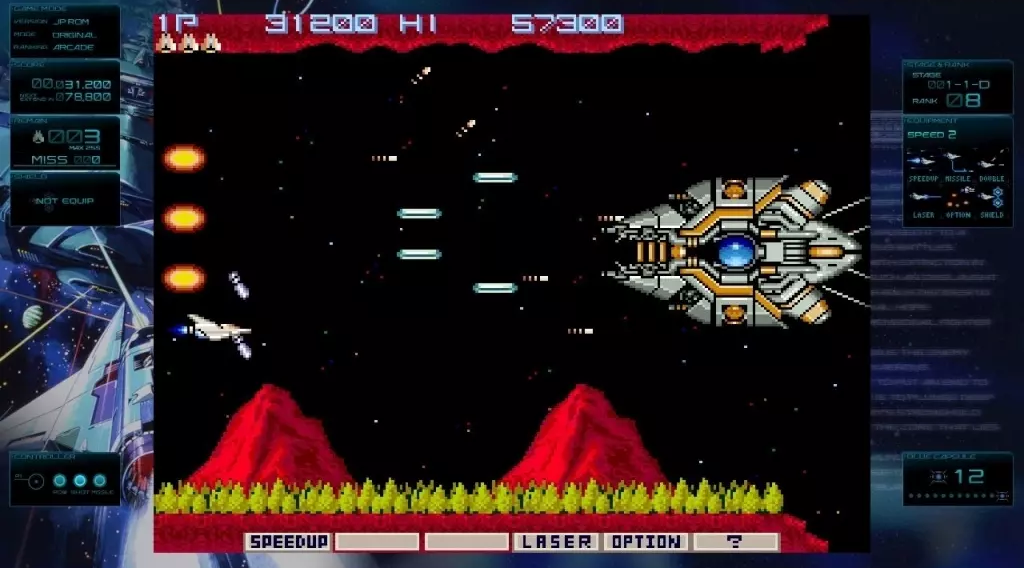Pick the Laser icon in the Equipment panel

pos(923,198)
